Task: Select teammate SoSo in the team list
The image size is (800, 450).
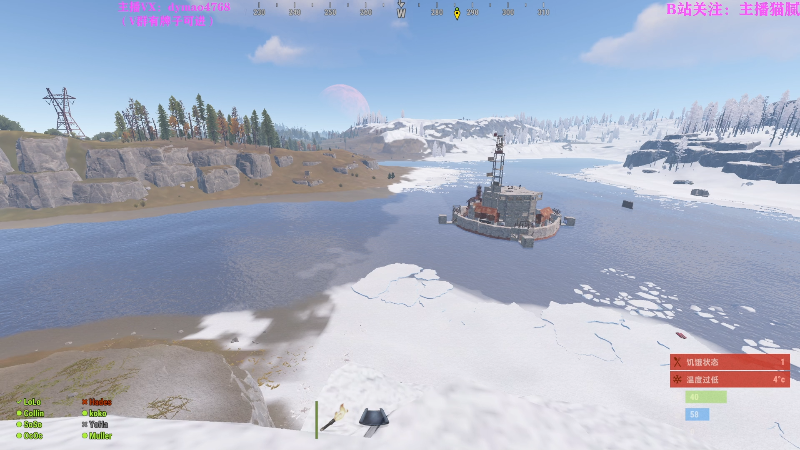Action: [x=33, y=424]
